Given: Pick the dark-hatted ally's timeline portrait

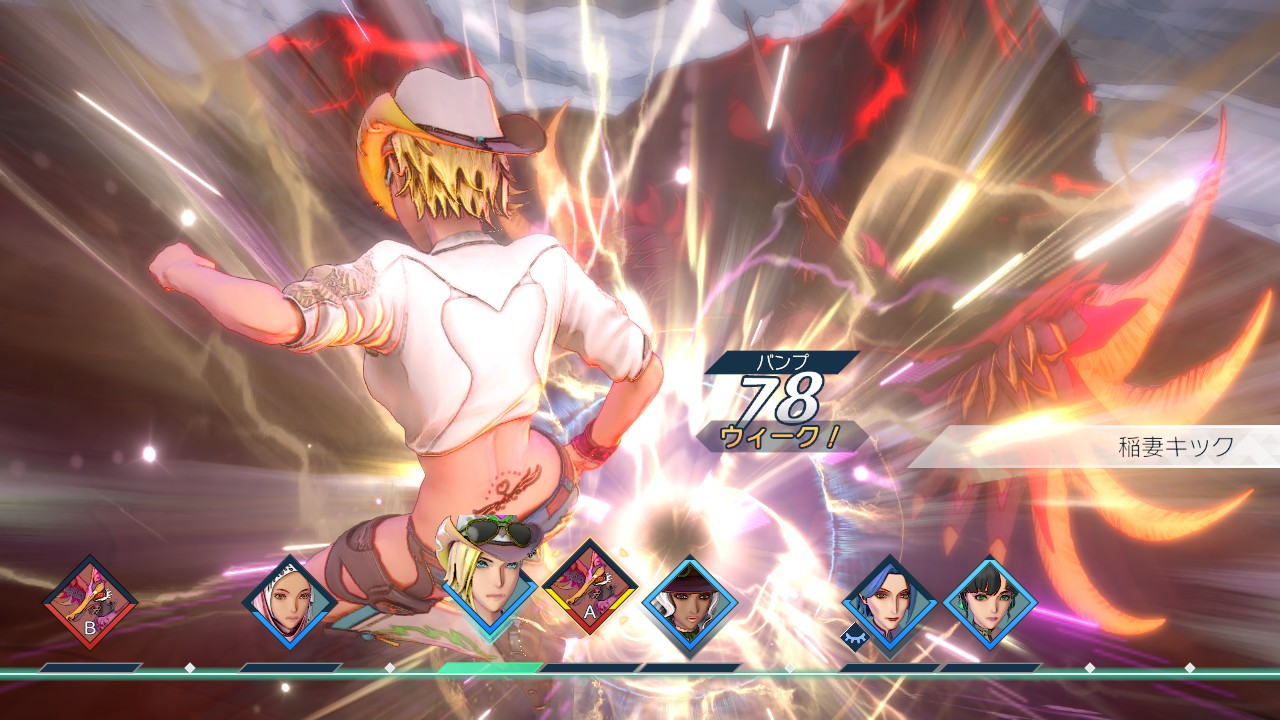Looking at the screenshot, I should coord(690,603).
